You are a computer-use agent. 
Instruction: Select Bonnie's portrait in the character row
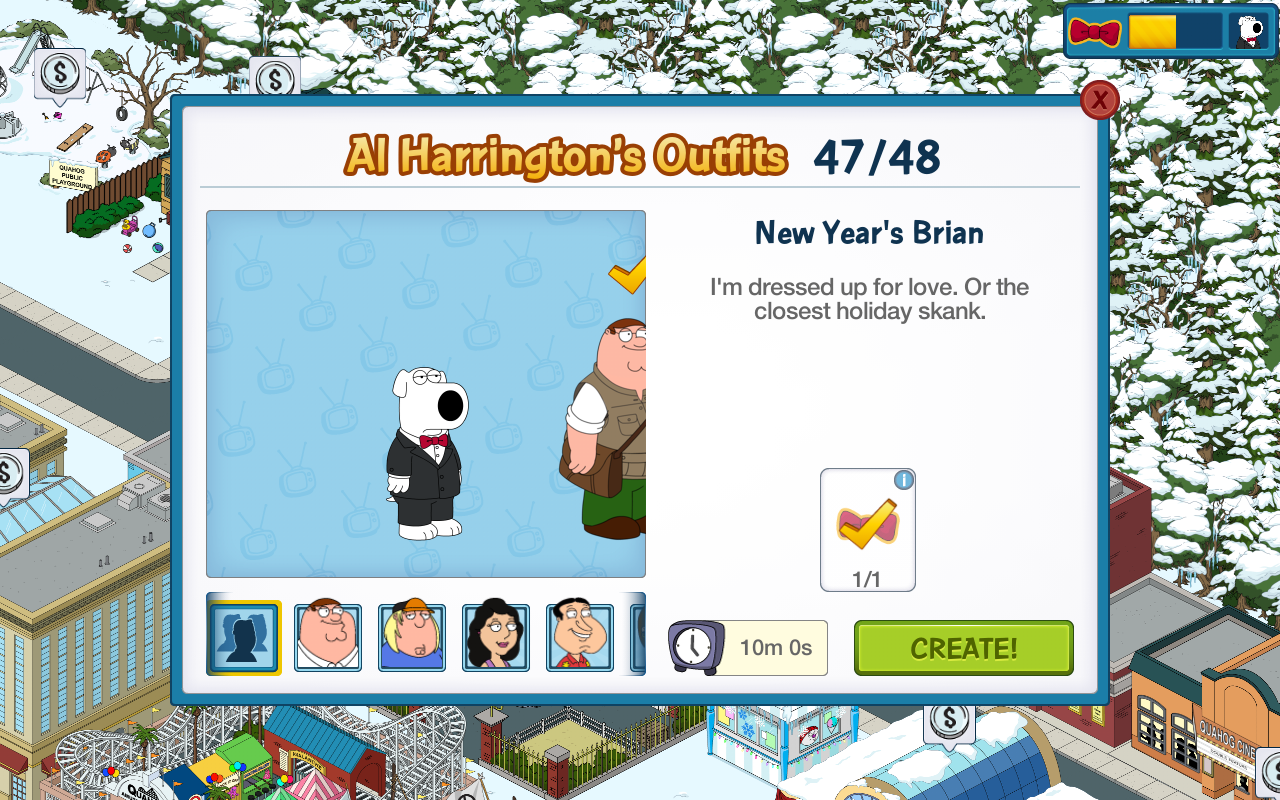[496, 637]
